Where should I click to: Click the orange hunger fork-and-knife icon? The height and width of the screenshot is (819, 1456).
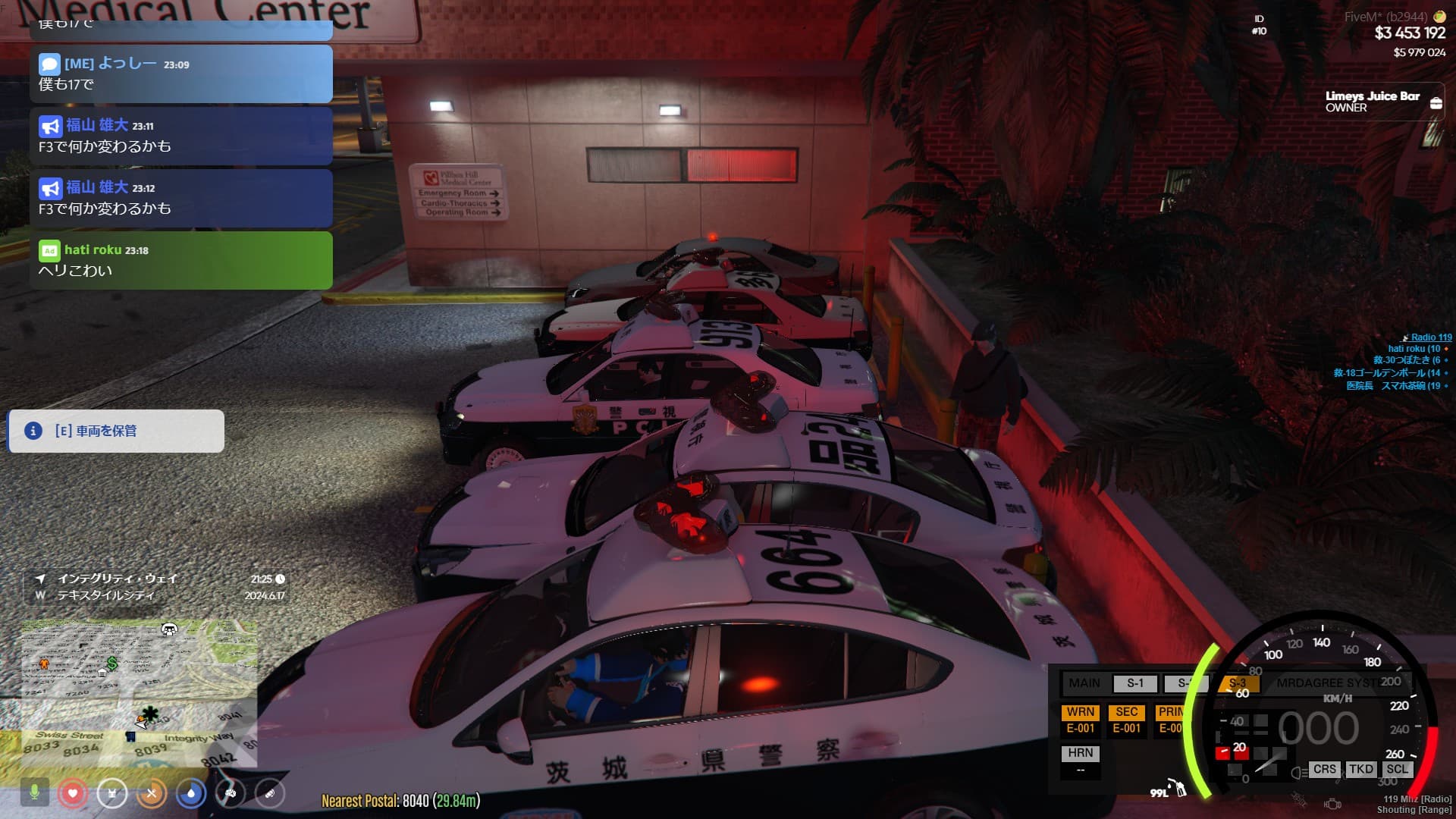tap(152, 793)
